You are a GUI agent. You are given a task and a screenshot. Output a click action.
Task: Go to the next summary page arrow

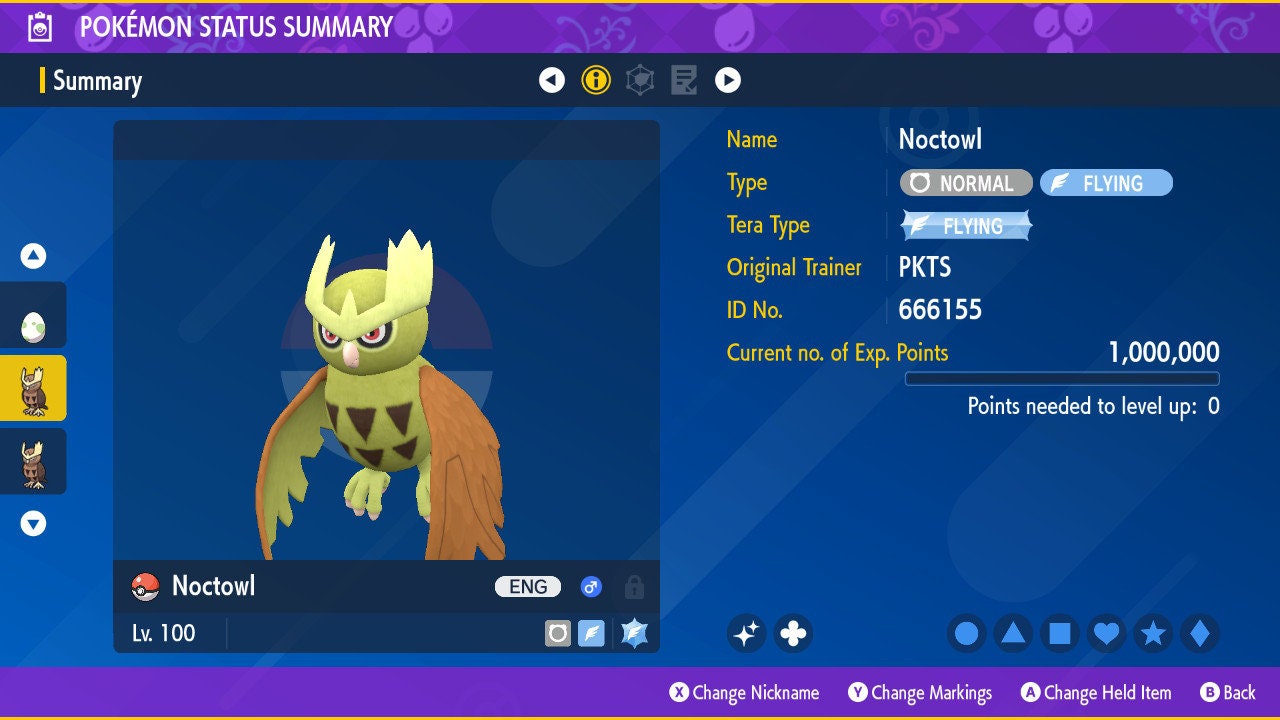(x=728, y=80)
